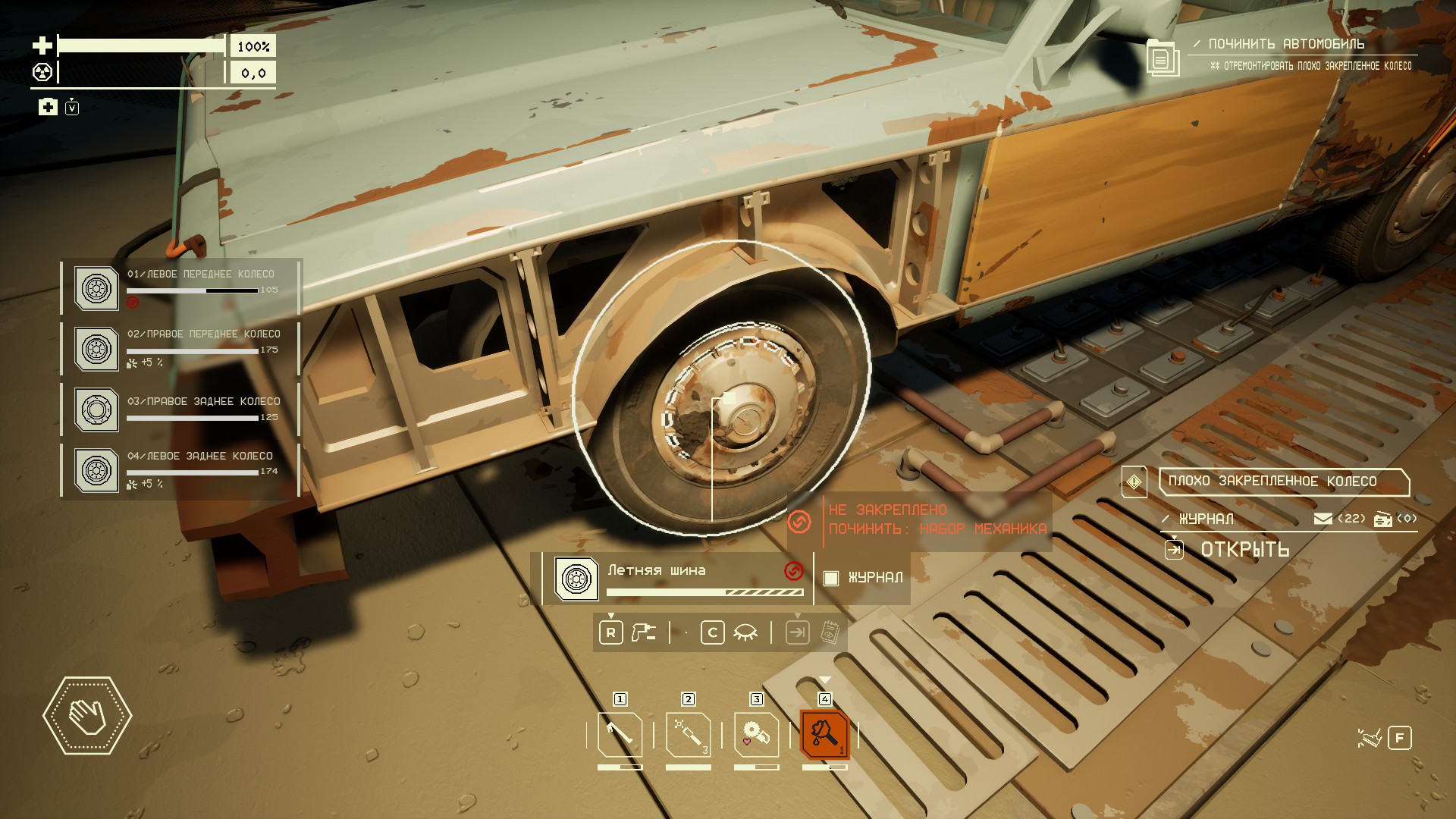This screenshot has width=1456, height=819.
Task: Select the right front wheel entry
Action: coord(180,348)
